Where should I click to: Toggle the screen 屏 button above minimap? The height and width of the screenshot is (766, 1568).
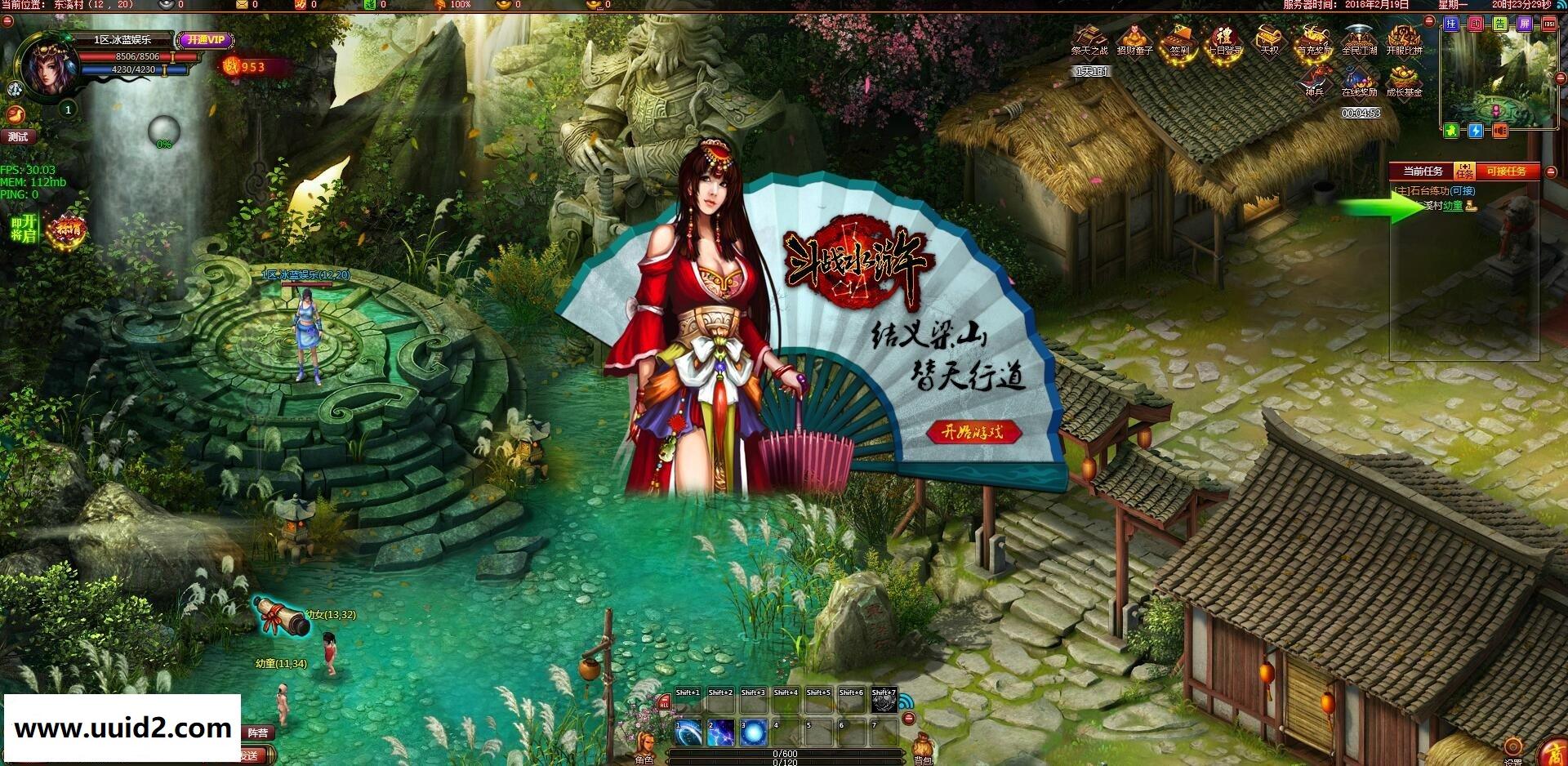point(1523,24)
